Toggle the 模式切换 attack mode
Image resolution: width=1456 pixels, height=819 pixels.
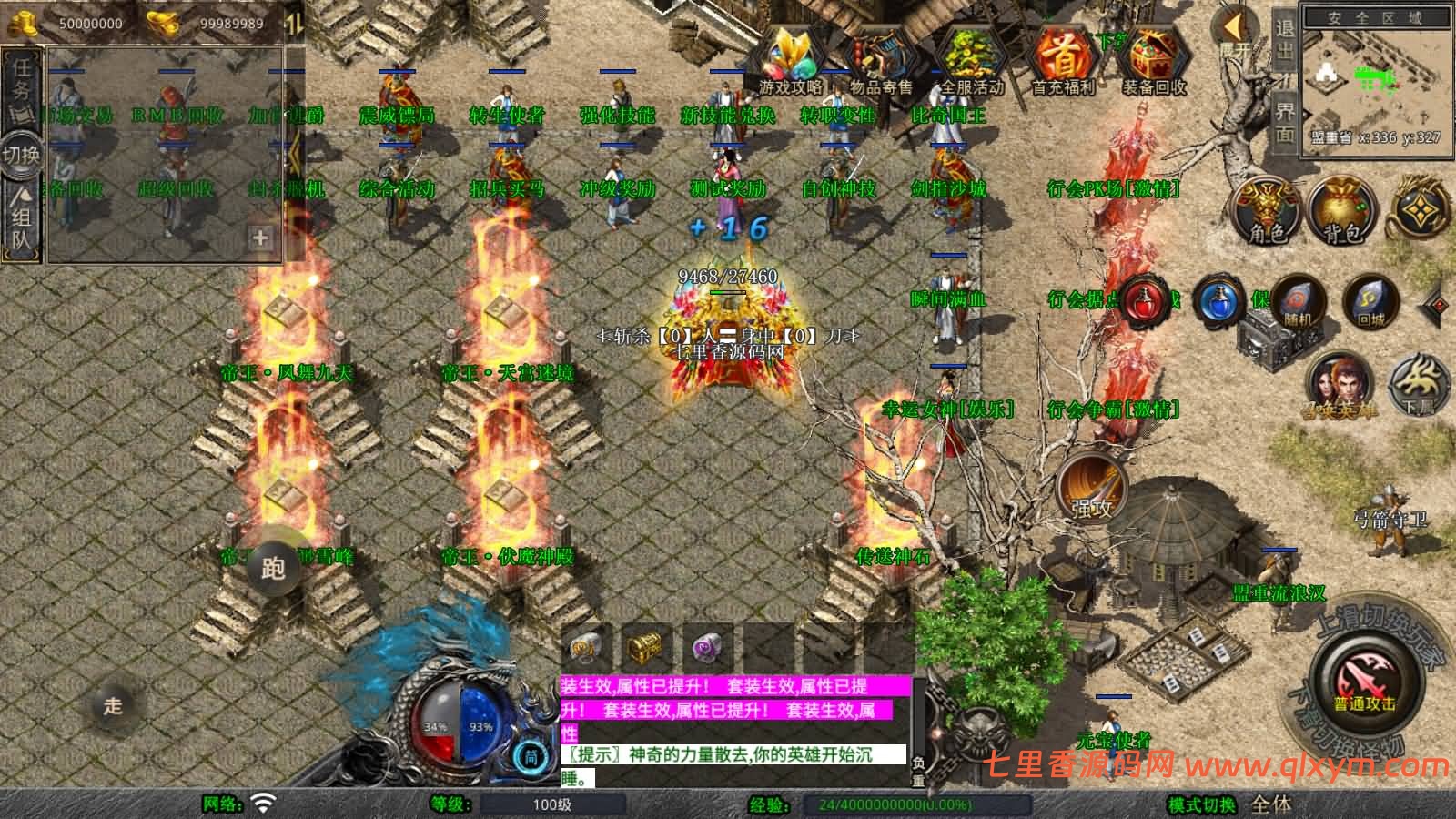pos(1202,804)
